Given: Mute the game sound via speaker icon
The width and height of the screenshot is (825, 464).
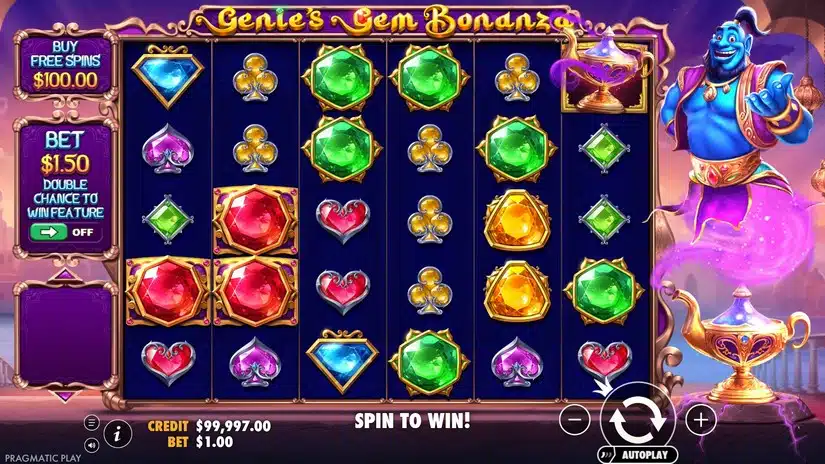Looking at the screenshot, I should (x=92, y=444).
